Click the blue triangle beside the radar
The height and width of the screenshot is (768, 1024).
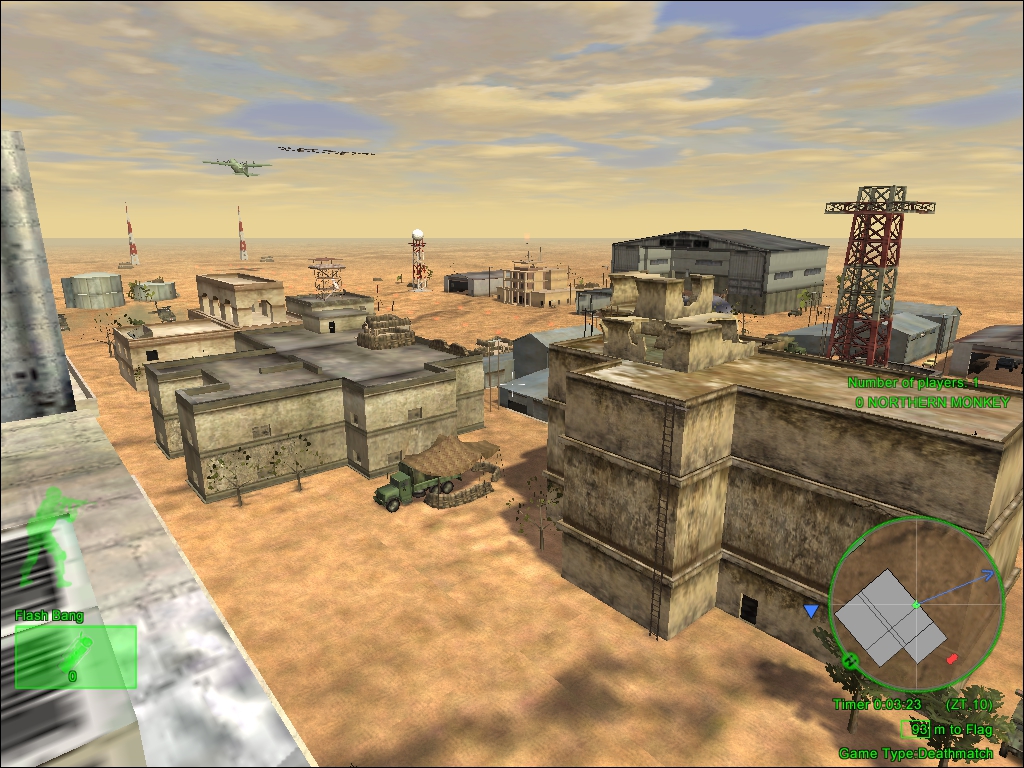tap(811, 610)
